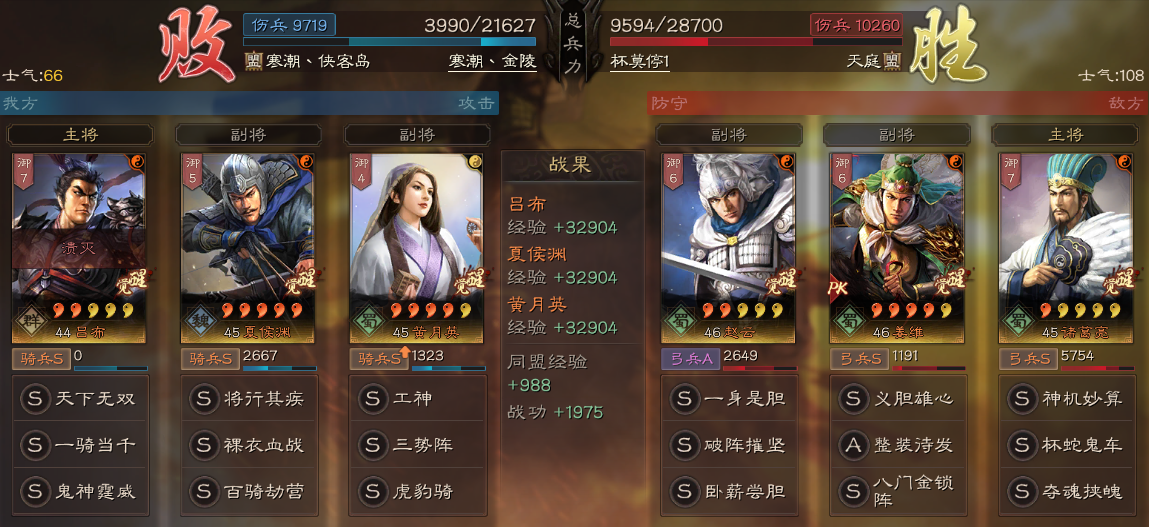Show the 工神 skill details
The image size is (1149, 527).
(417, 399)
